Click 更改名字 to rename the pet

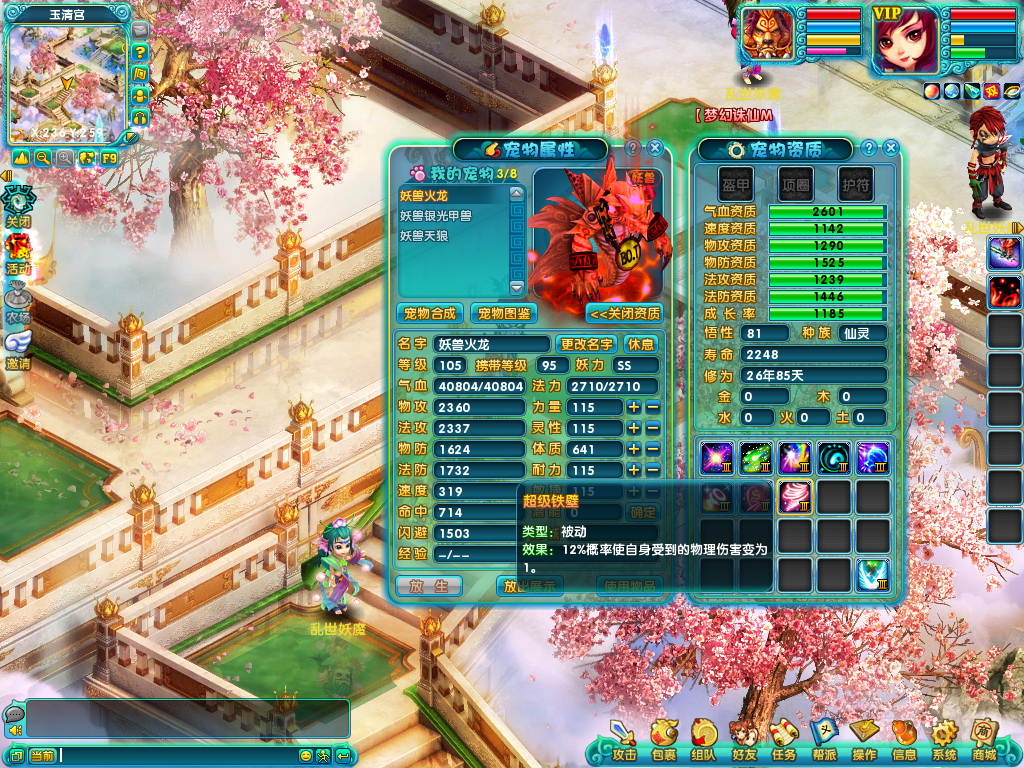coord(585,344)
